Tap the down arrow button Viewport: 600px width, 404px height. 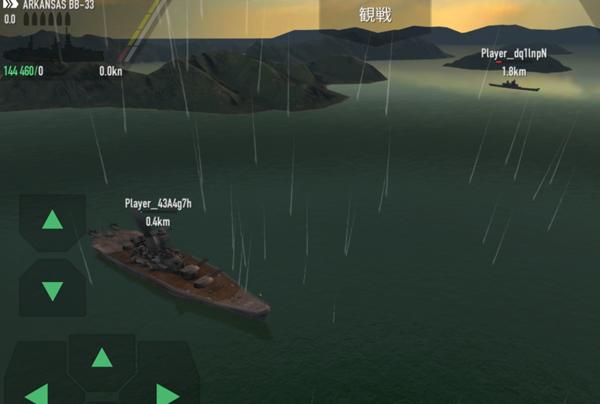[x=52, y=290]
